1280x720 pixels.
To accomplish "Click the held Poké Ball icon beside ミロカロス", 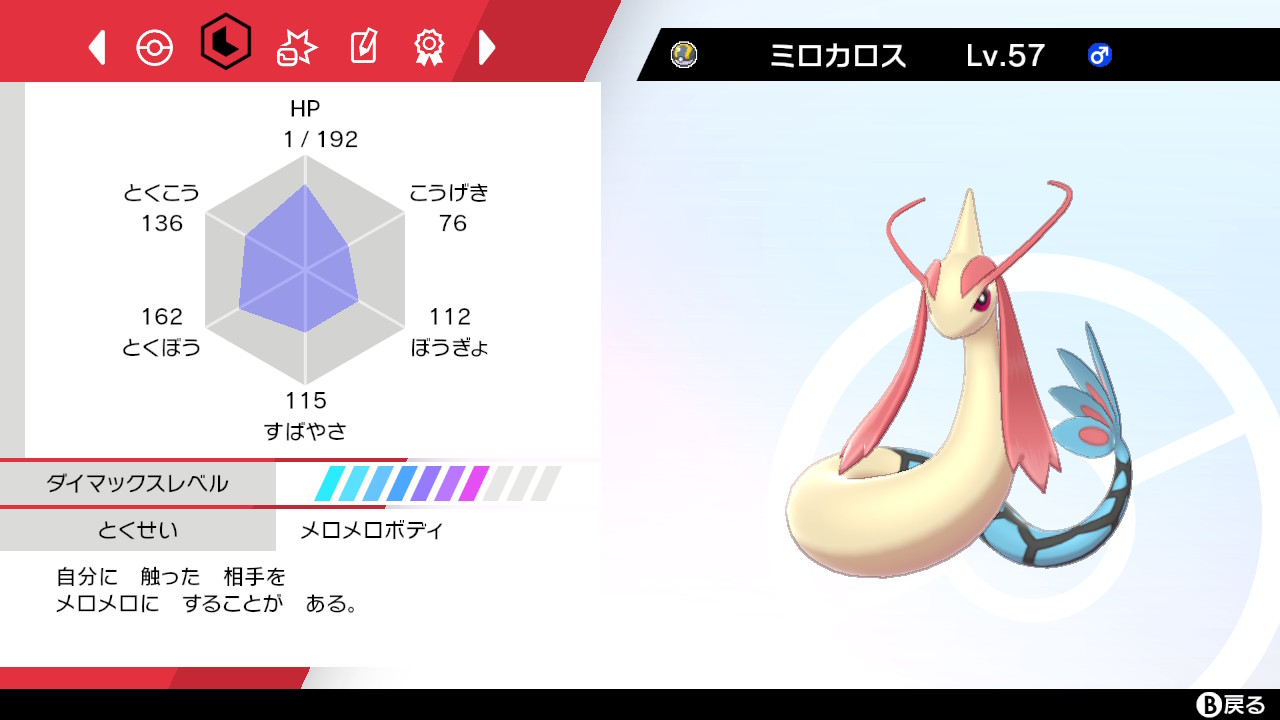I will click(x=686, y=56).
